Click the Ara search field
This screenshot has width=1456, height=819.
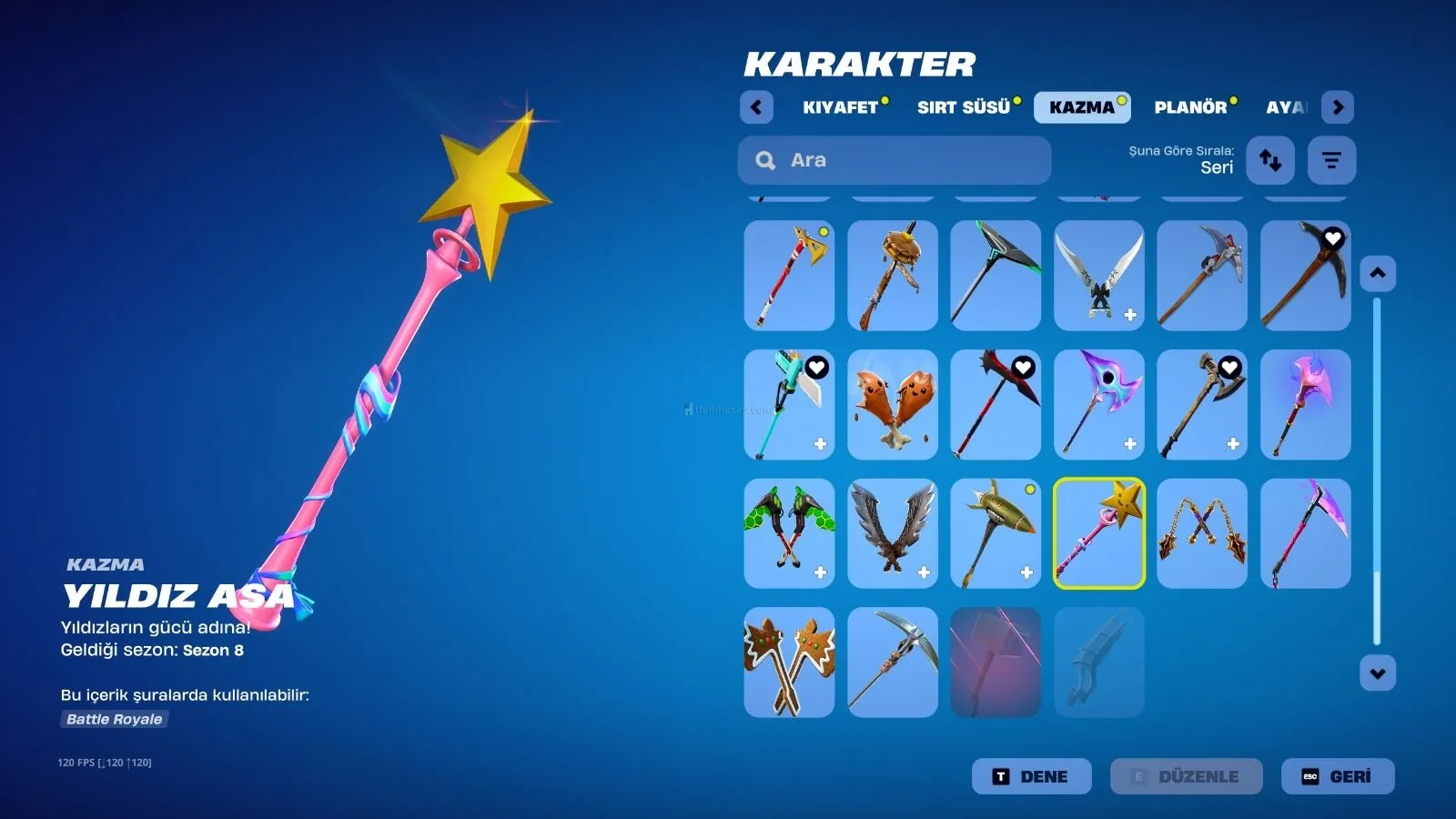pos(895,160)
